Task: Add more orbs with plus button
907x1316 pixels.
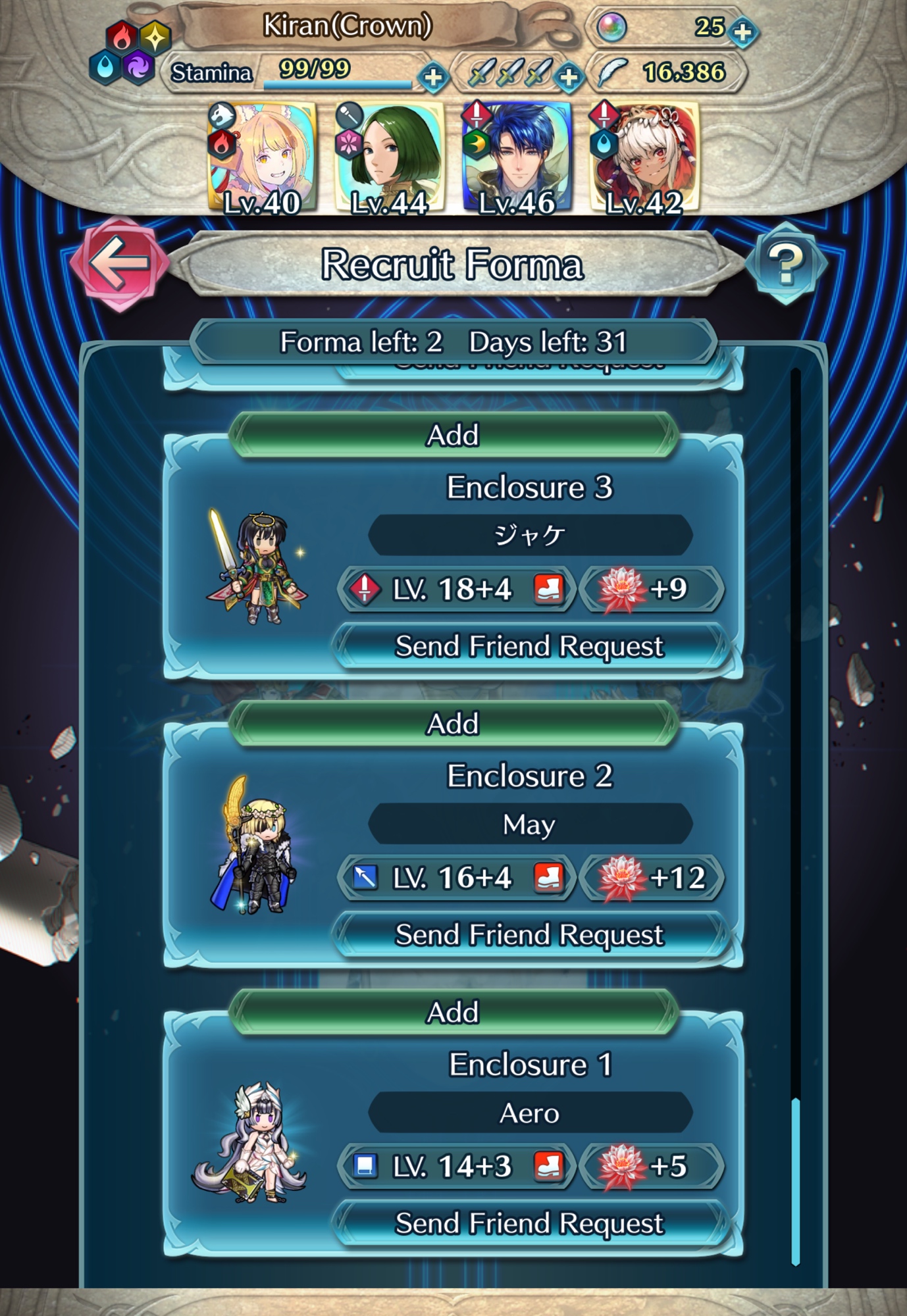Action: pyautogui.click(x=743, y=32)
